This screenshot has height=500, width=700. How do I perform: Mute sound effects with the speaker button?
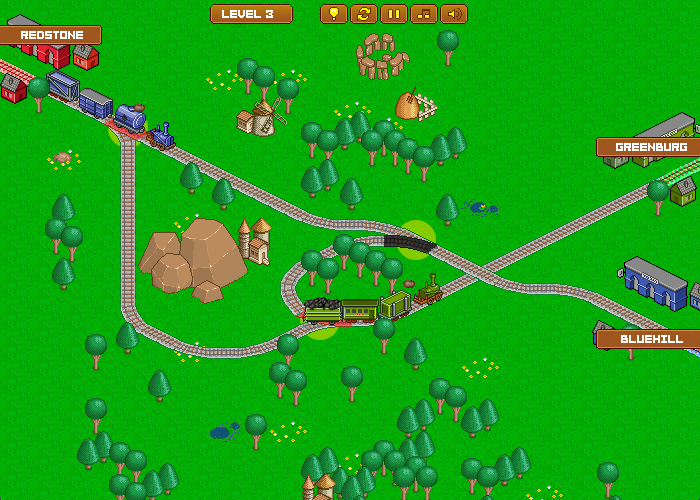(x=454, y=14)
